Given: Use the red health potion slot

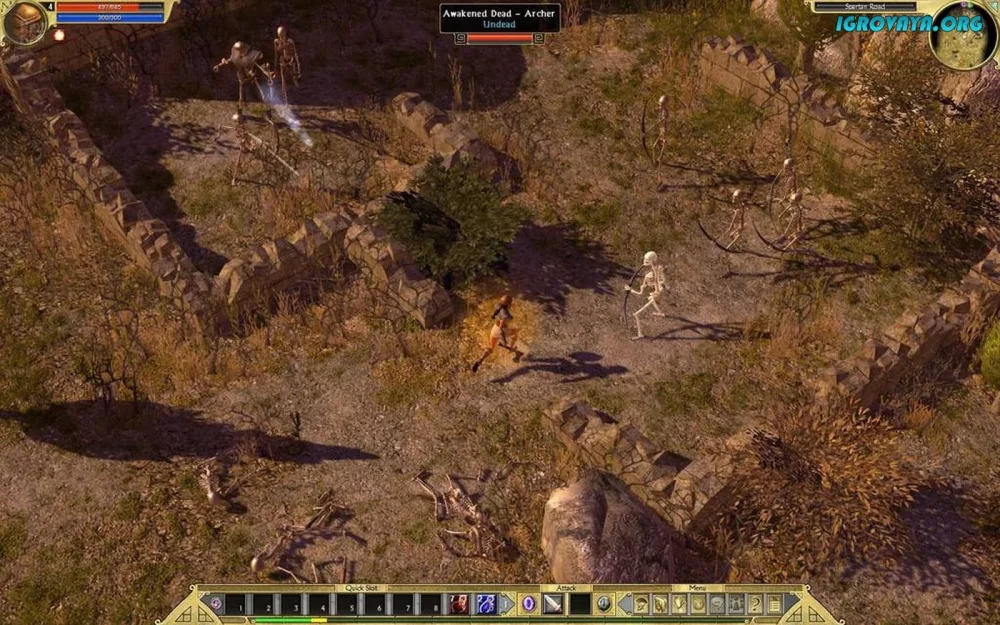Looking at the screenshot, I should coord(459,604).
